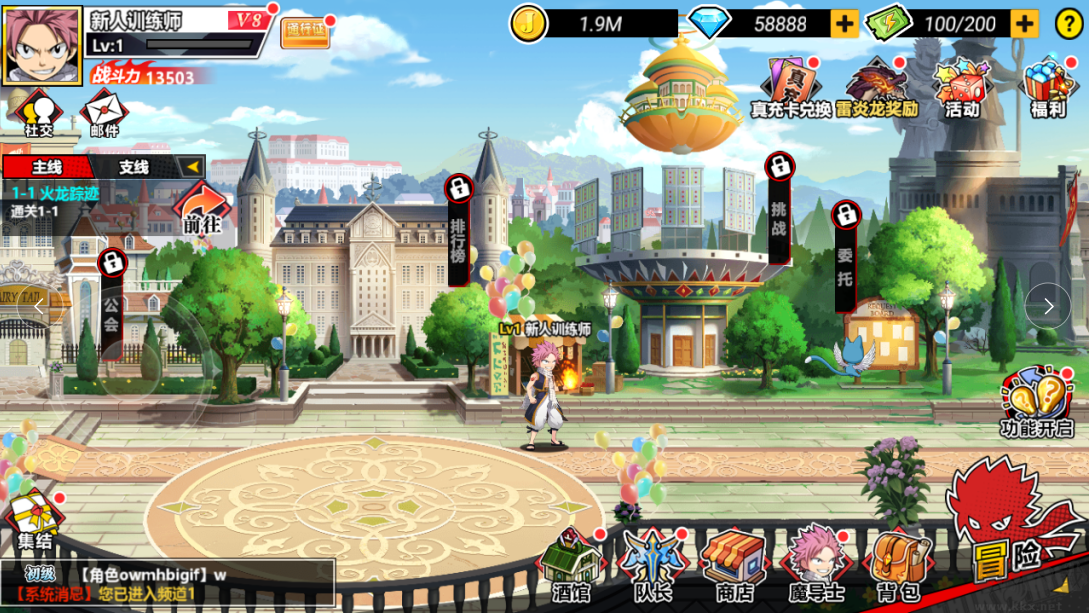This screenshot has width=1089, height=613.
Task: Open the 邮件 mailbox
Action: [x=104, y=114]
